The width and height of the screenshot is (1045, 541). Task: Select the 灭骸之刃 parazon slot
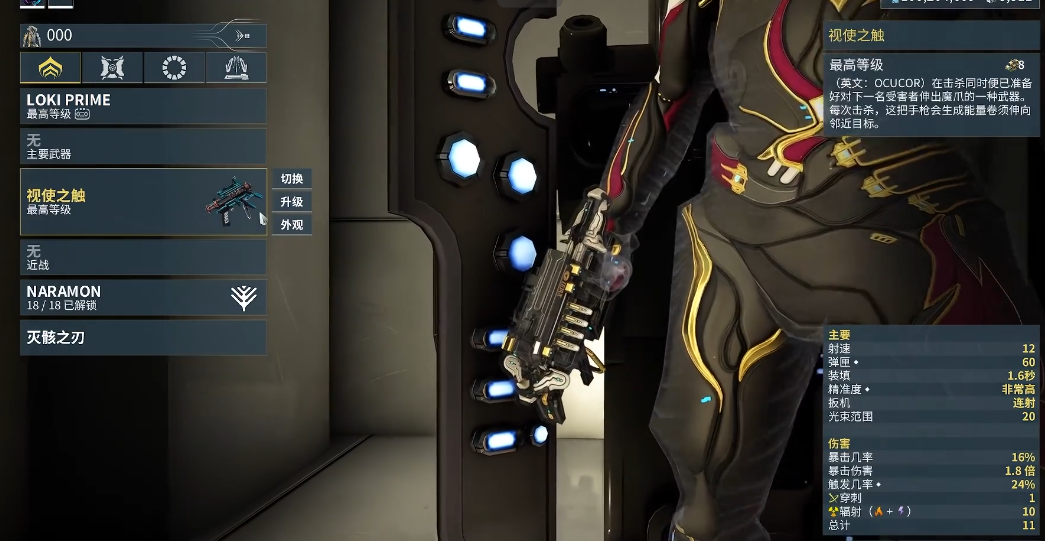(x=143, y=338)
